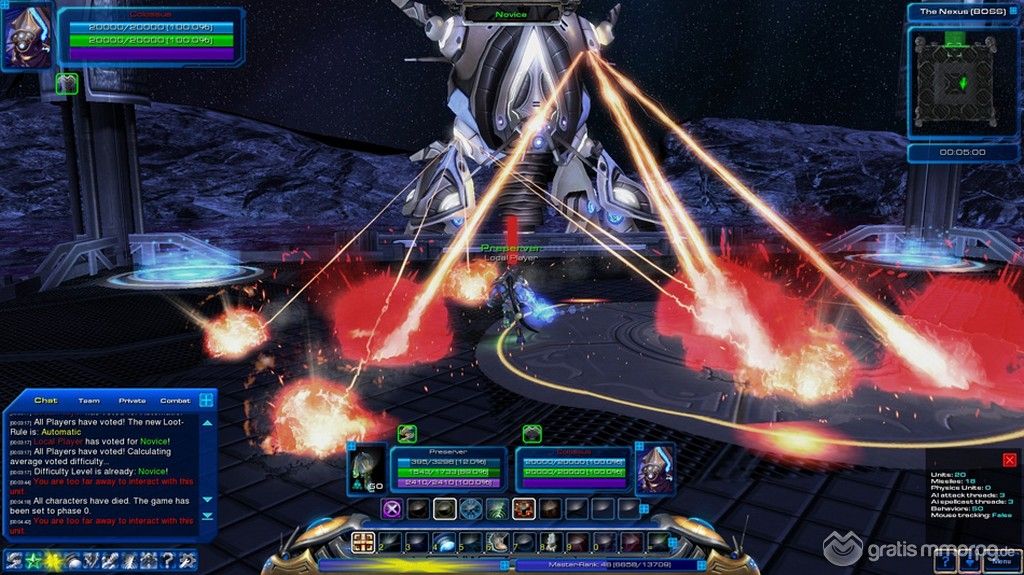Activate the purple X cancel ability

pyautogui.click(x=393, y=509)
